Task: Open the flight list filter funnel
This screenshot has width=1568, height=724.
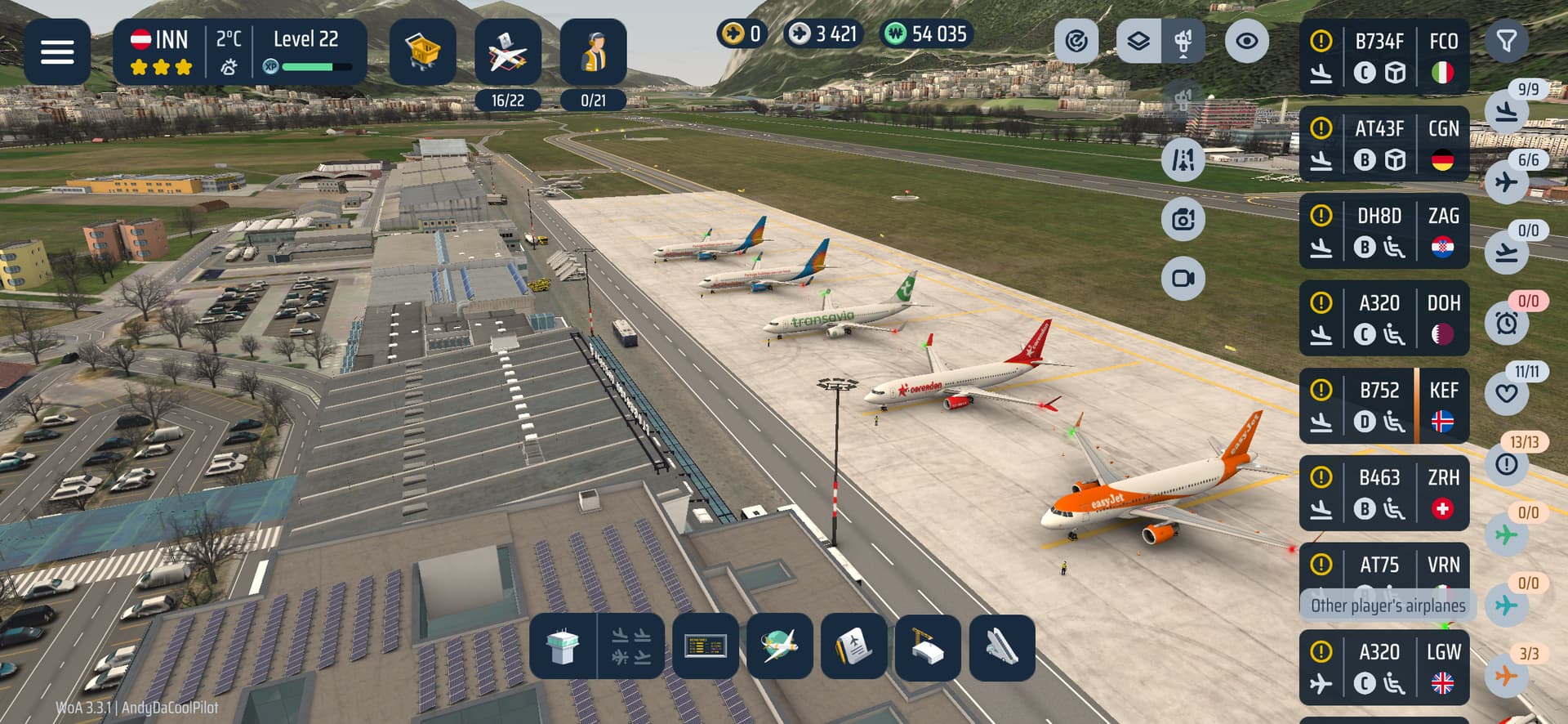Action: pos(1506,41)
